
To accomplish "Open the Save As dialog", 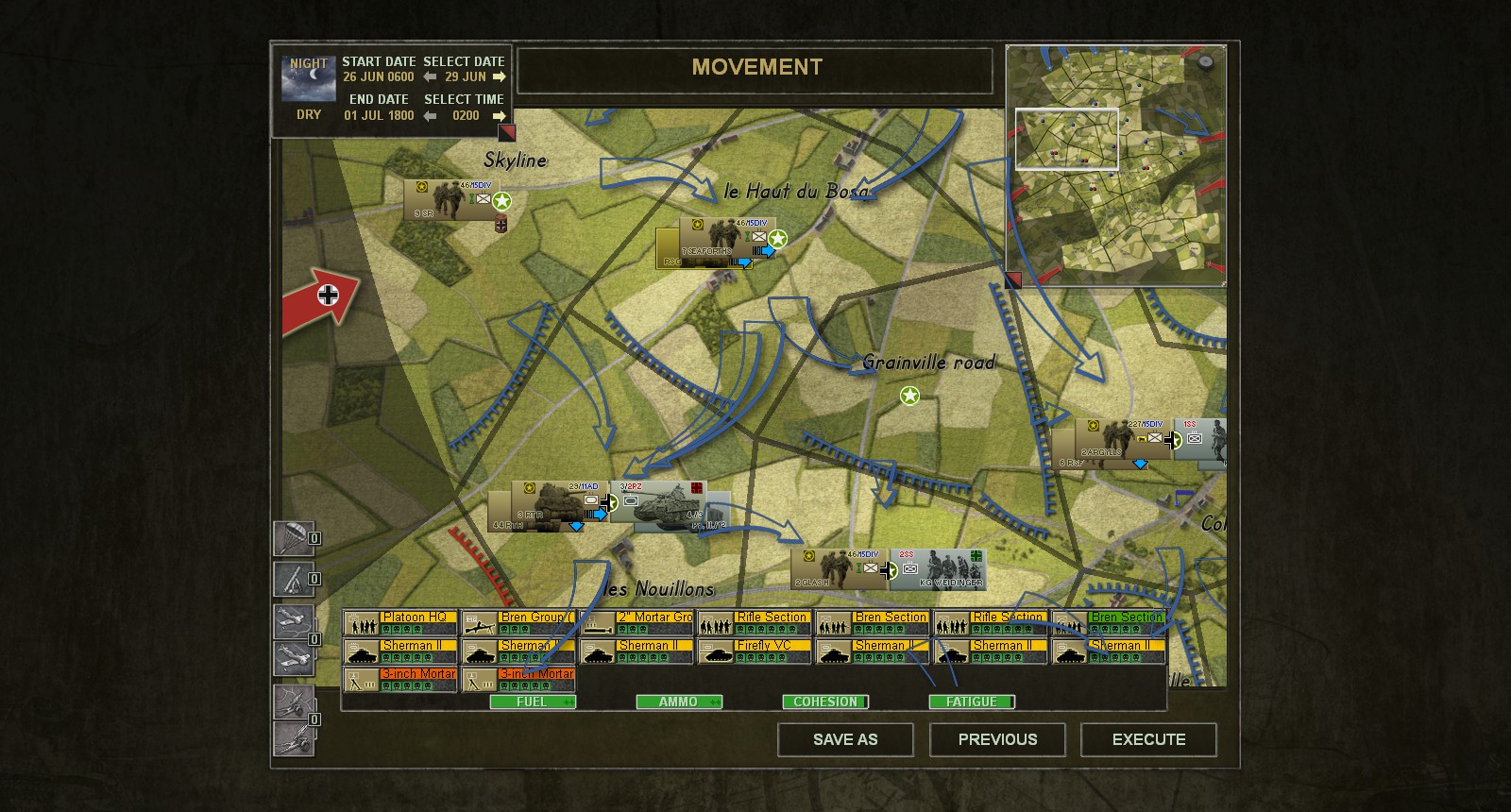I will [x=845, y=739].
